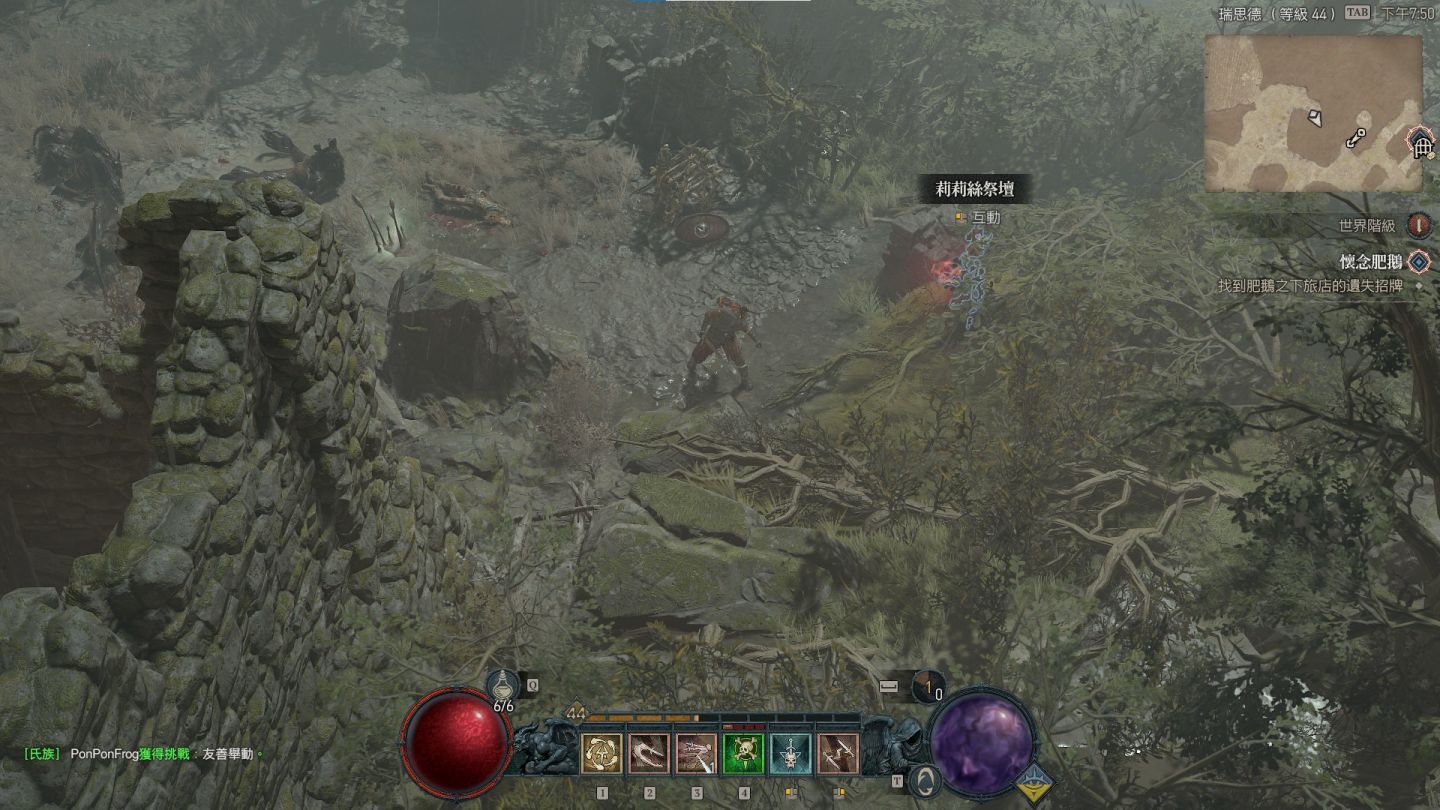This screenshot has width=1440, height=810.
Task: Activate the whirling arrows skill
Action: pos(602,754)
